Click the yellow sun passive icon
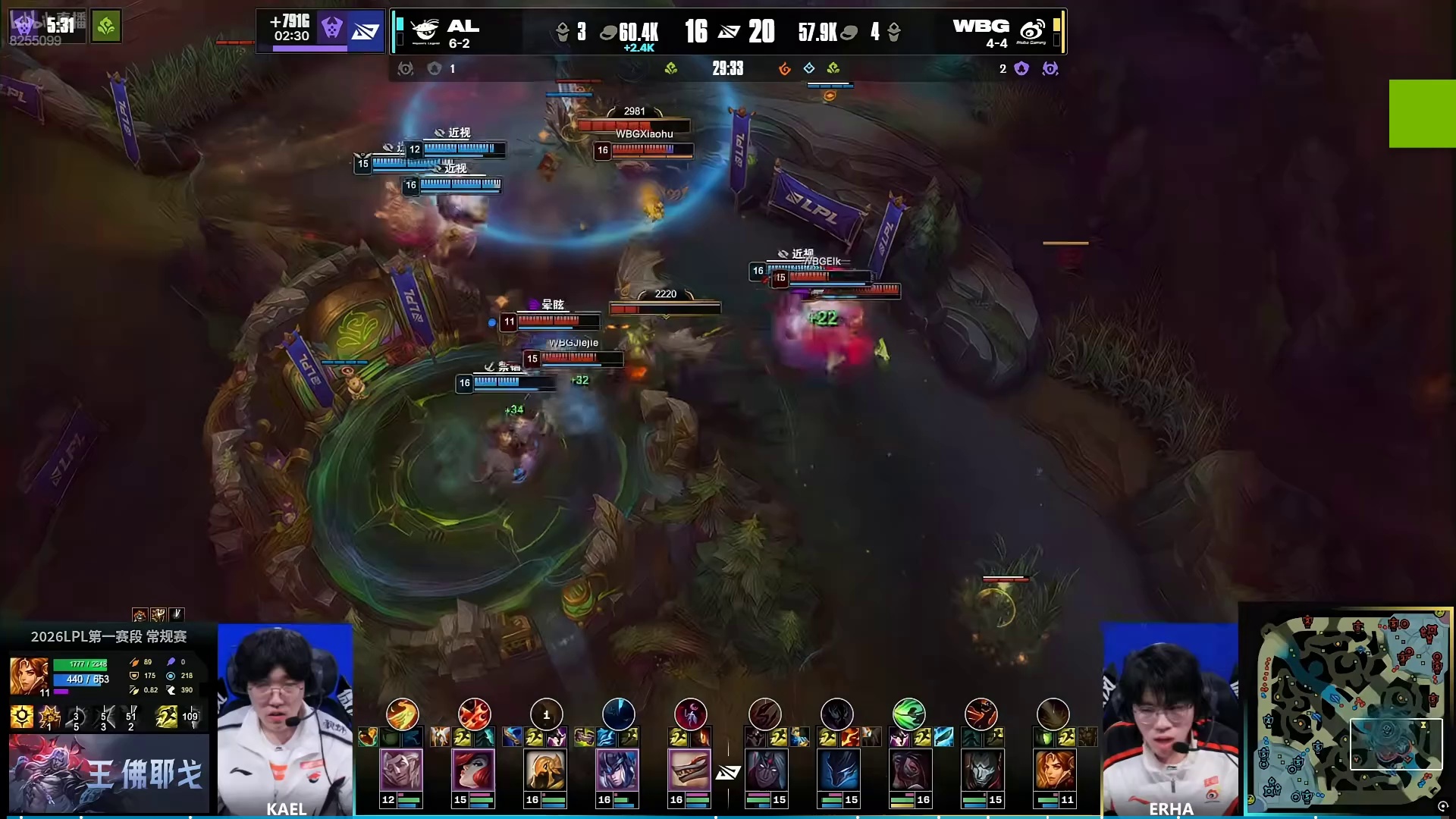 [x=21, y=716]
